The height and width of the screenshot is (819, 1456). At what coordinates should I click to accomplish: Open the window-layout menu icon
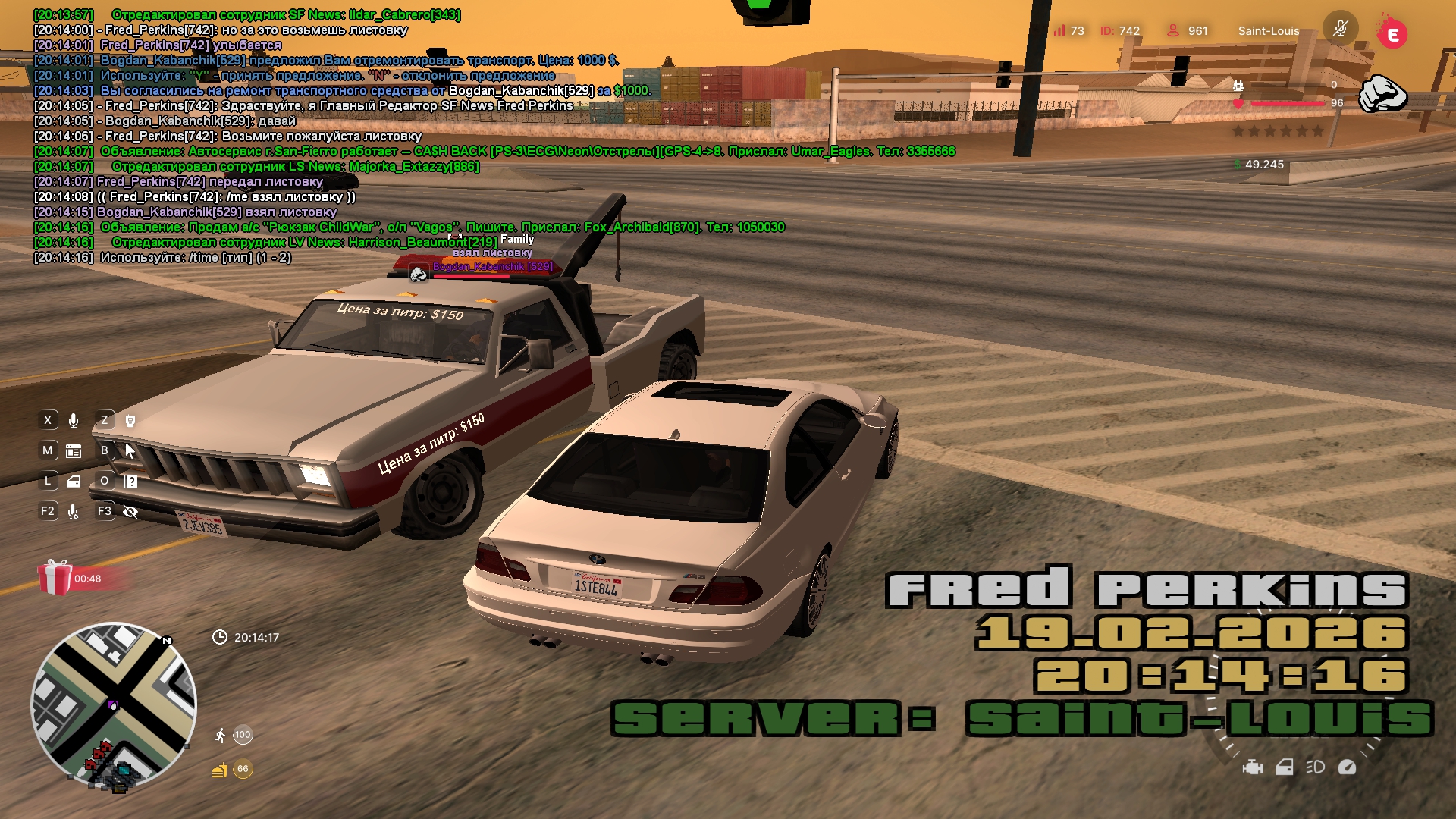click(74, 451)
